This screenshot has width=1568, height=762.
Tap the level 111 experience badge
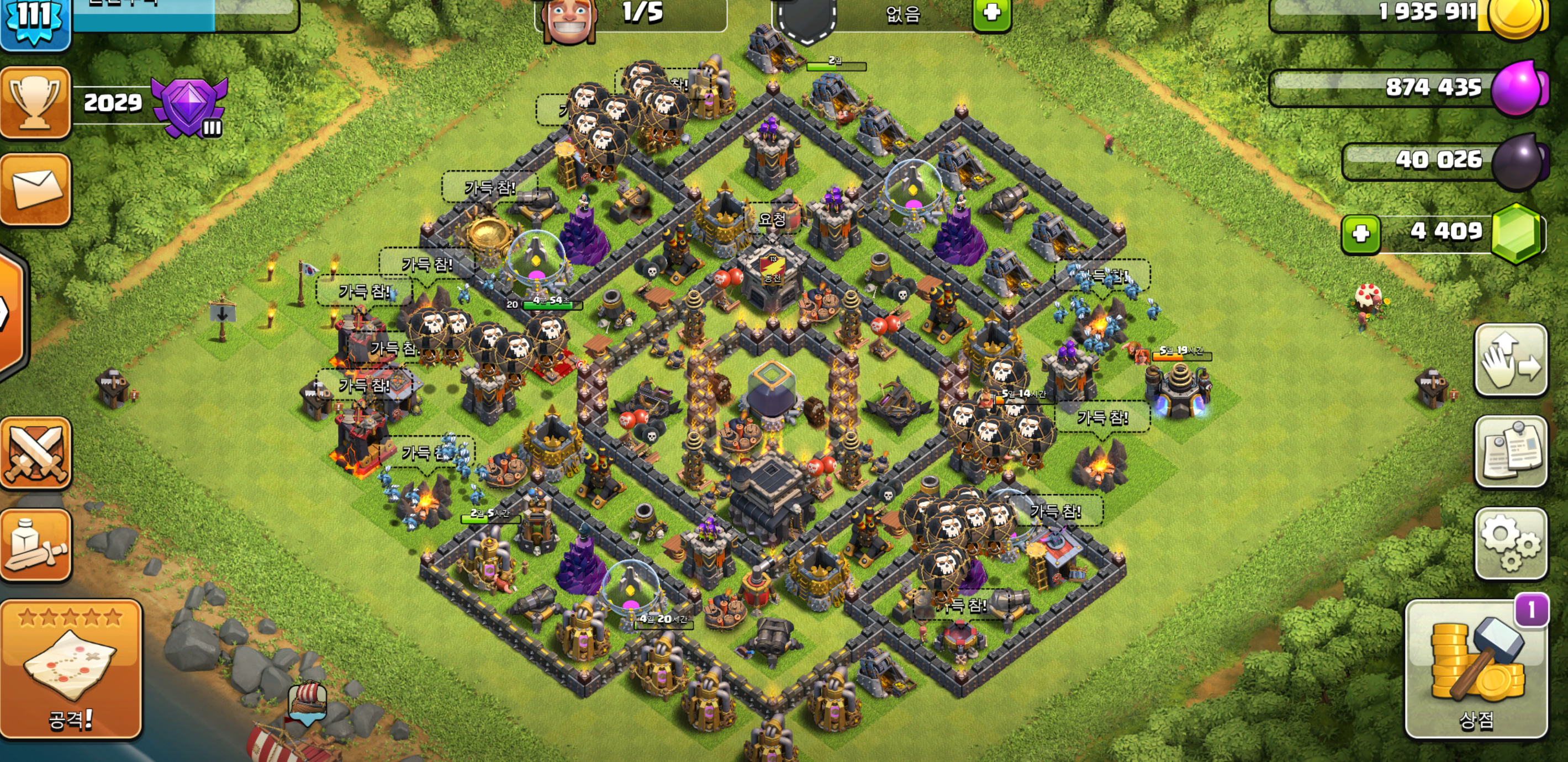(x=35, y=19)
